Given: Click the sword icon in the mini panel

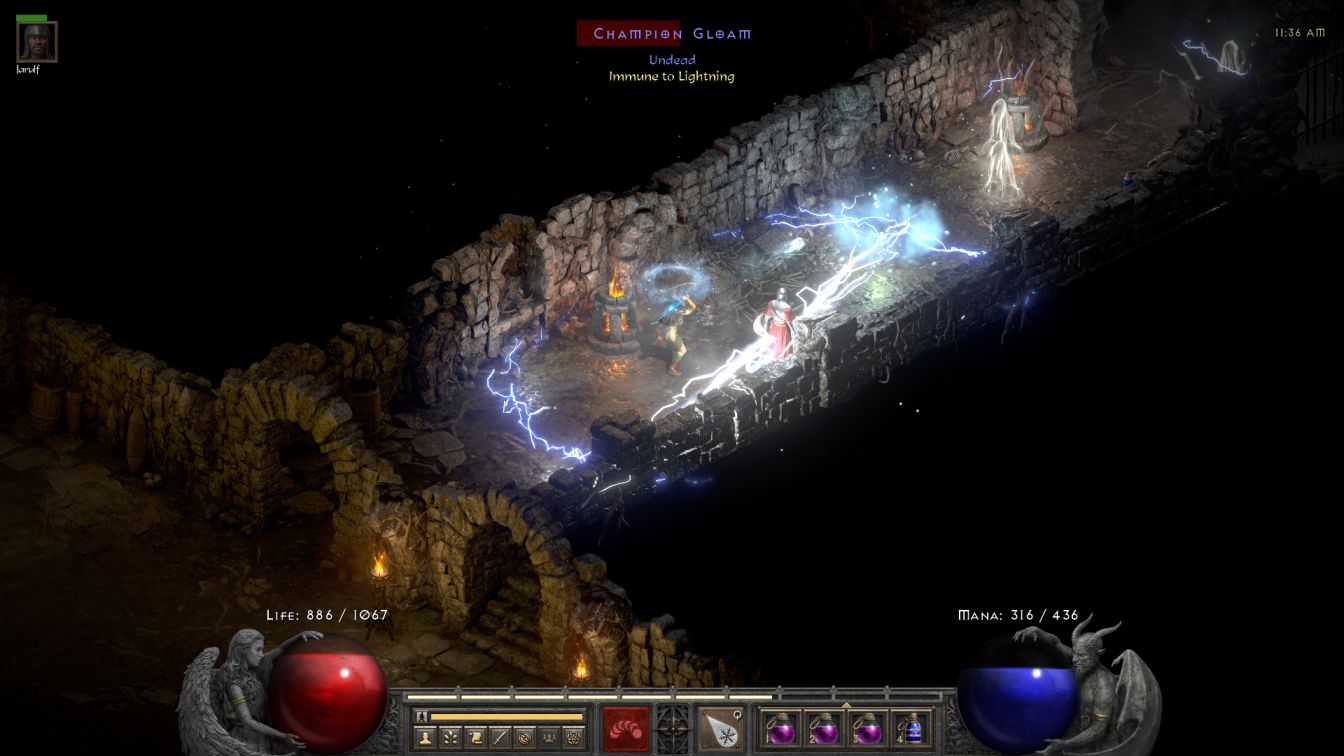Looking at the screenshot, I should (500, 738).
